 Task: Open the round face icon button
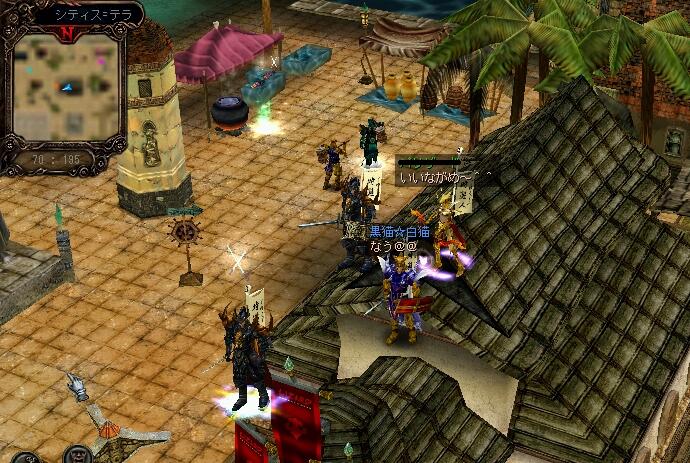click(x=78, y=455)
